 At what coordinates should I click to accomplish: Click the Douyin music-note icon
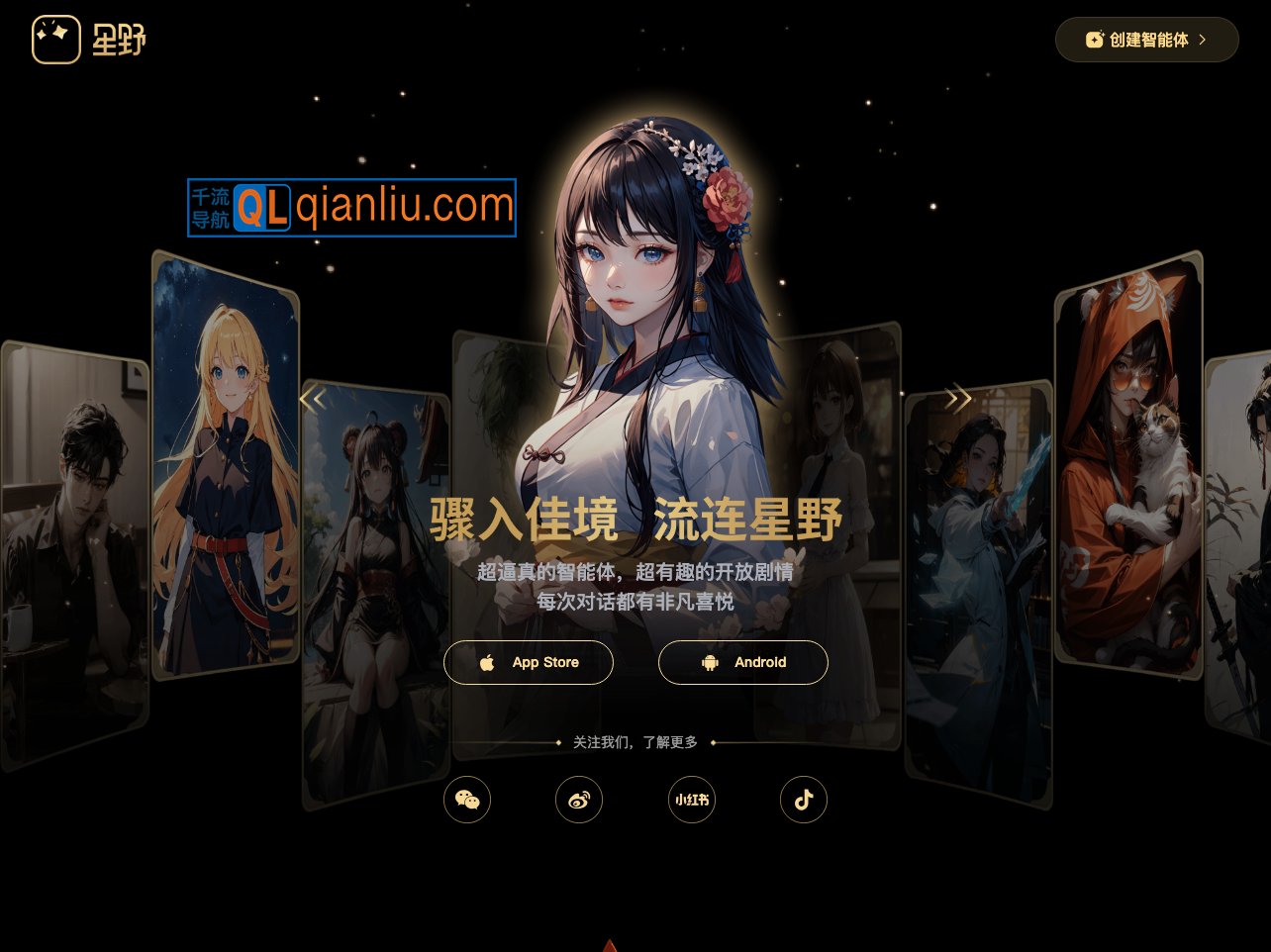(804, 800)
